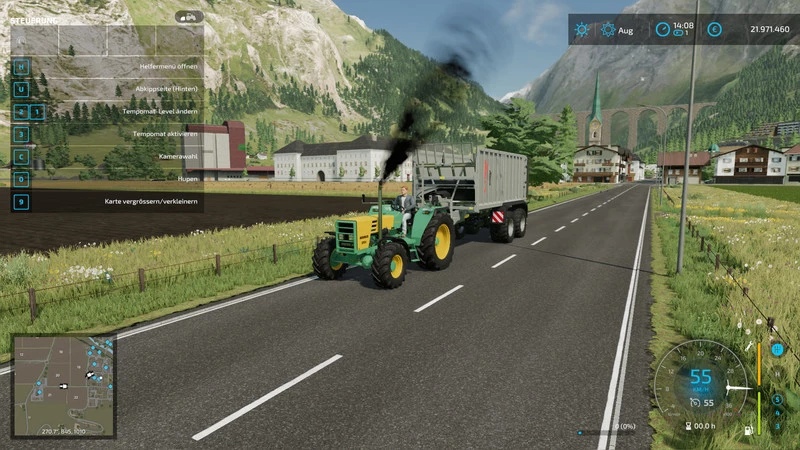The height and width of the screenshot is (450, 800).
Task: Click the vehicle icon atop the Steuerung panel
Action: pos(188,17)
